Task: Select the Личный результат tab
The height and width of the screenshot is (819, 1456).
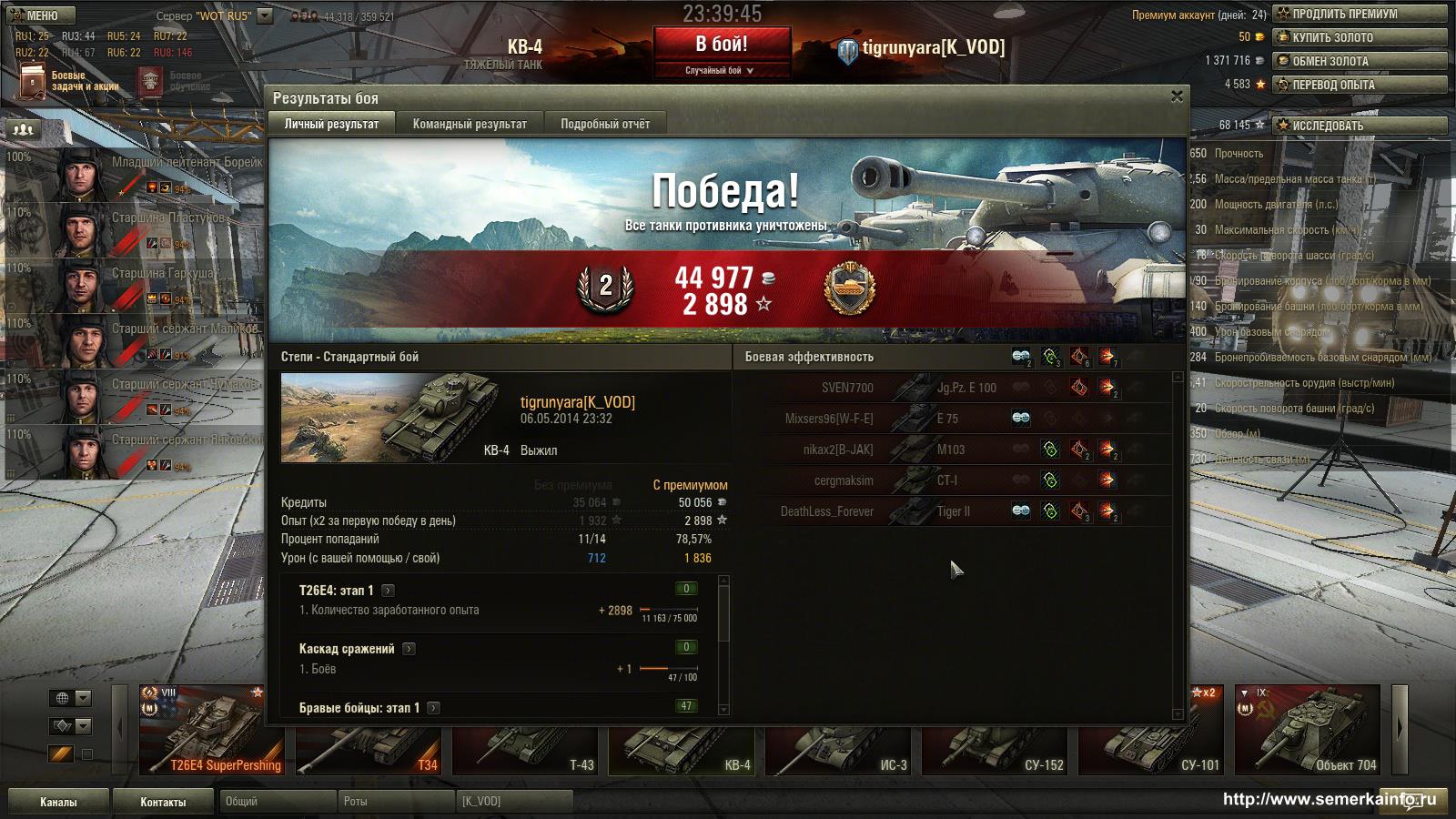Action: pyautogui.click(x=331, y=124)
